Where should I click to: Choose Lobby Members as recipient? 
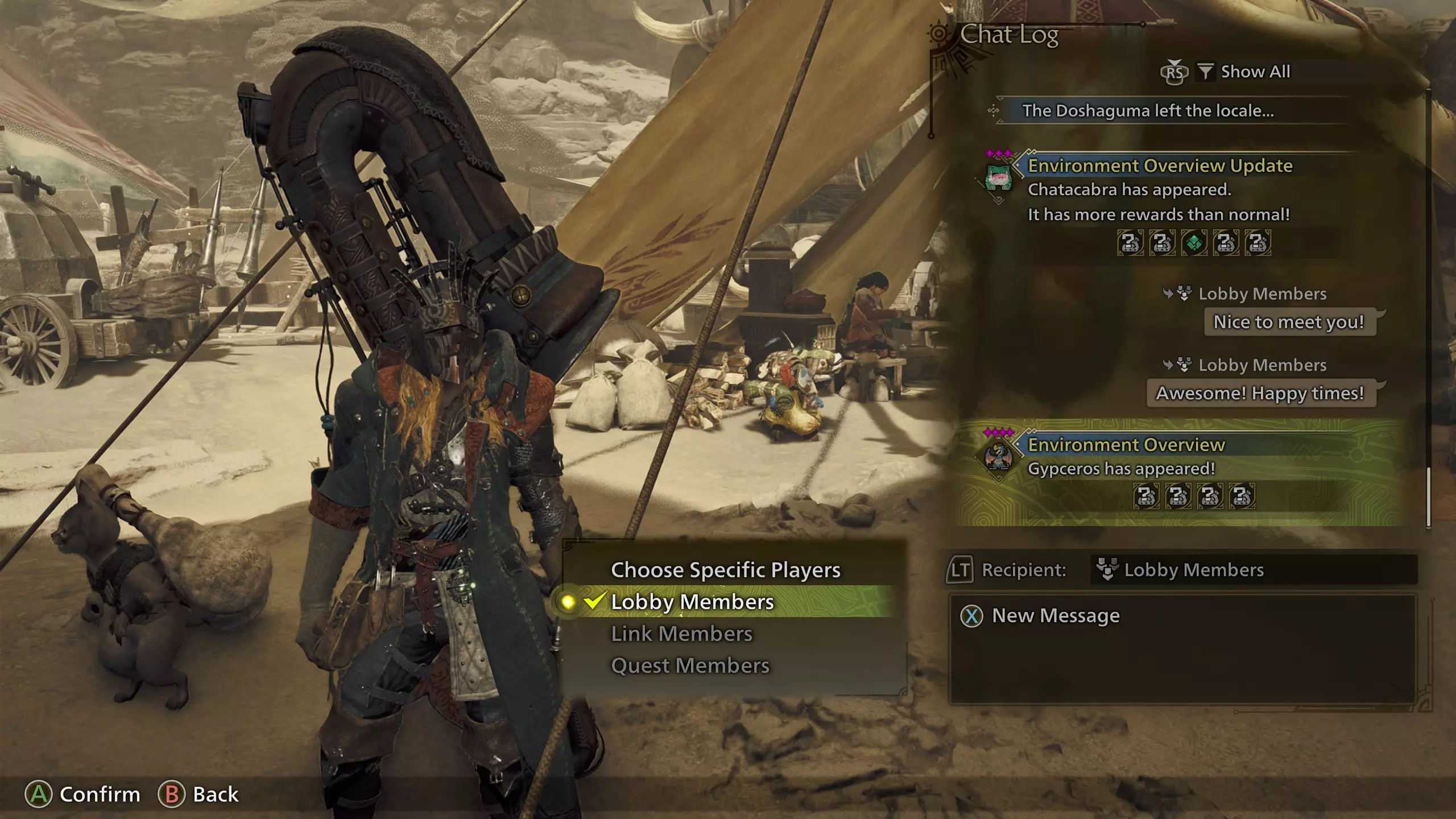tap(692, 602)
